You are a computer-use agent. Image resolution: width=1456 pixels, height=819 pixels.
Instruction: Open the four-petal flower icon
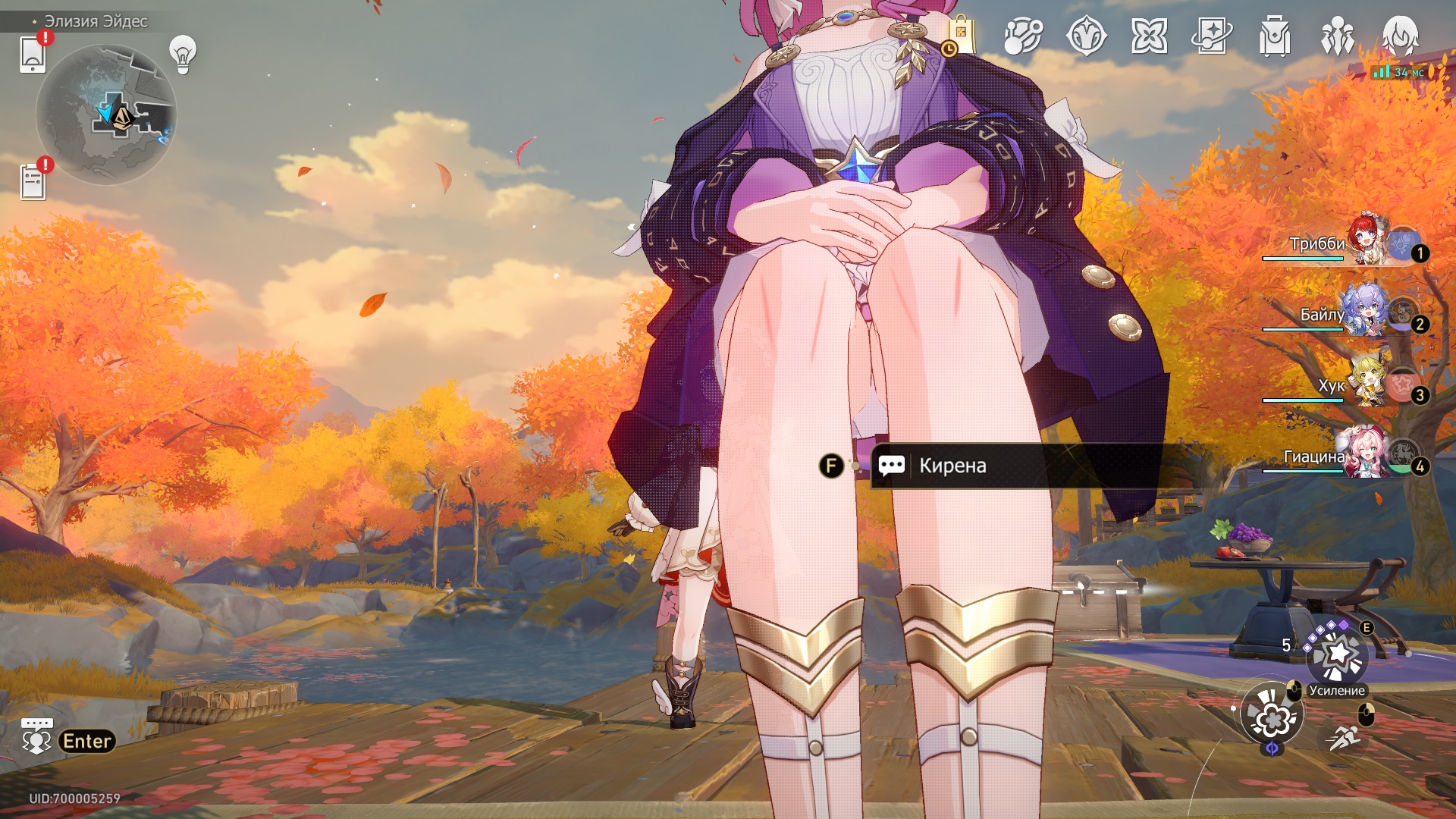click(x=1149, y=36)
